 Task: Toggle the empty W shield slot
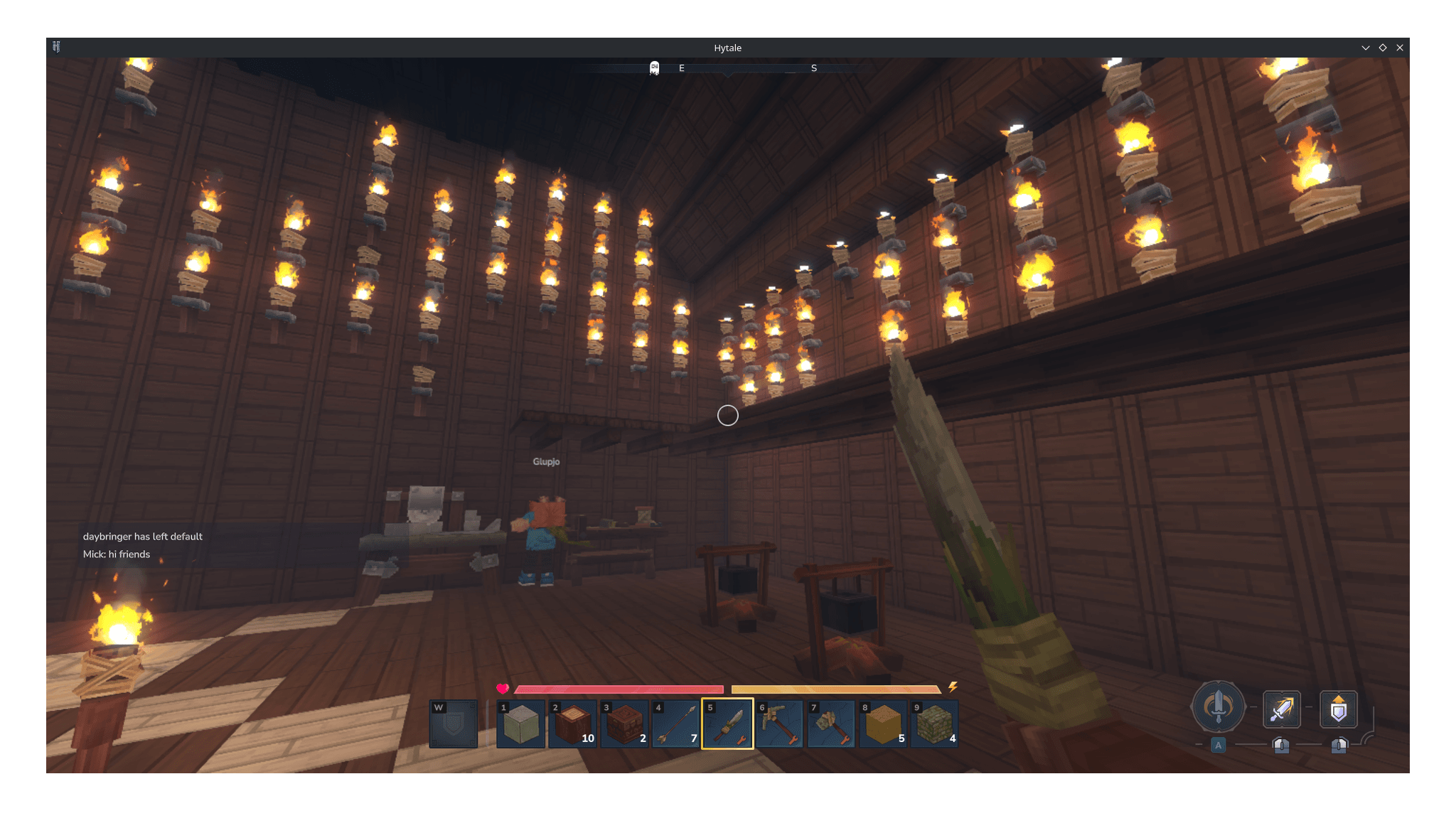pyautogui.click(x=454, y=724)
